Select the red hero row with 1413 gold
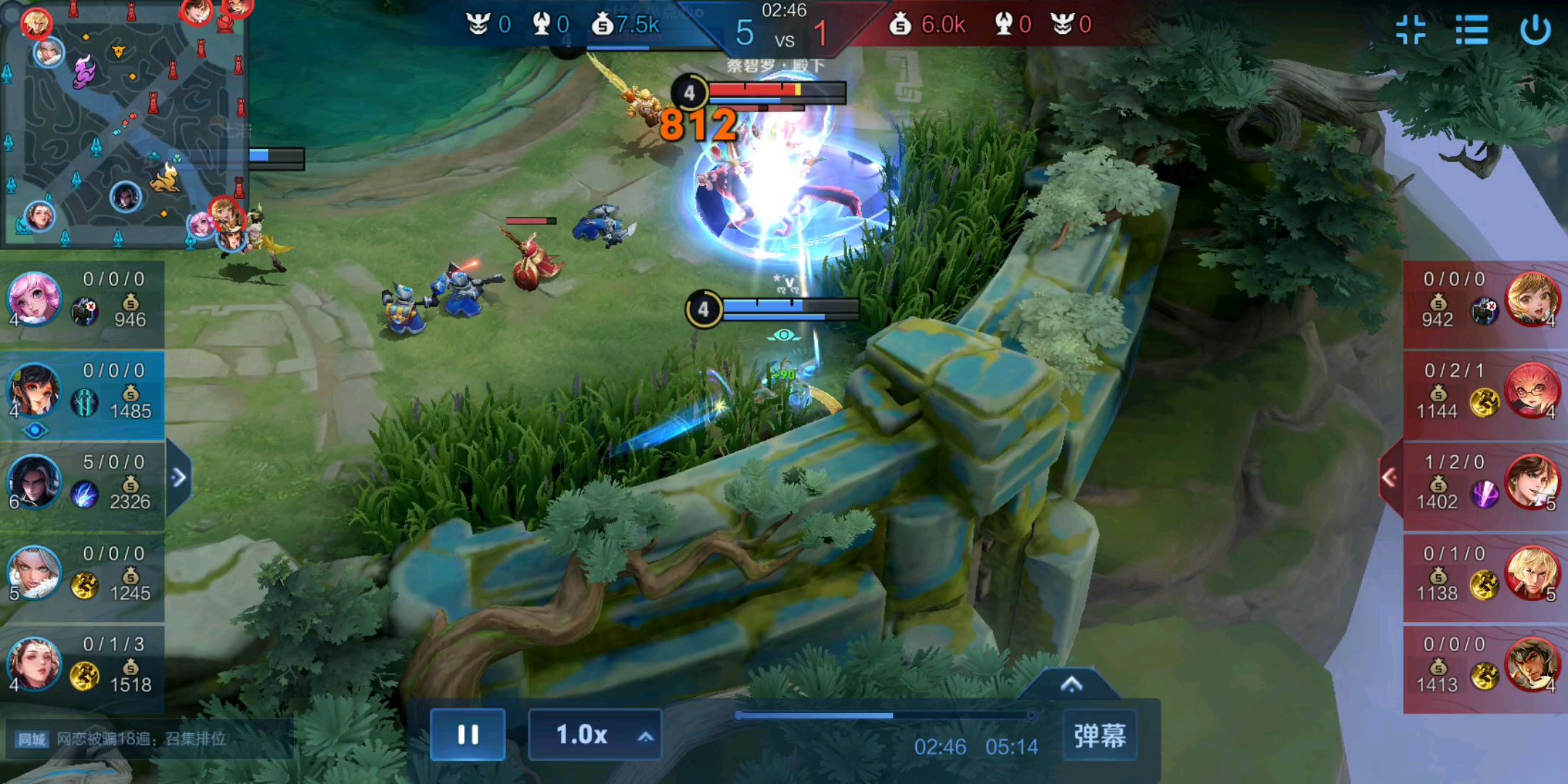The image size is (1568, 784). [1485, 665]
